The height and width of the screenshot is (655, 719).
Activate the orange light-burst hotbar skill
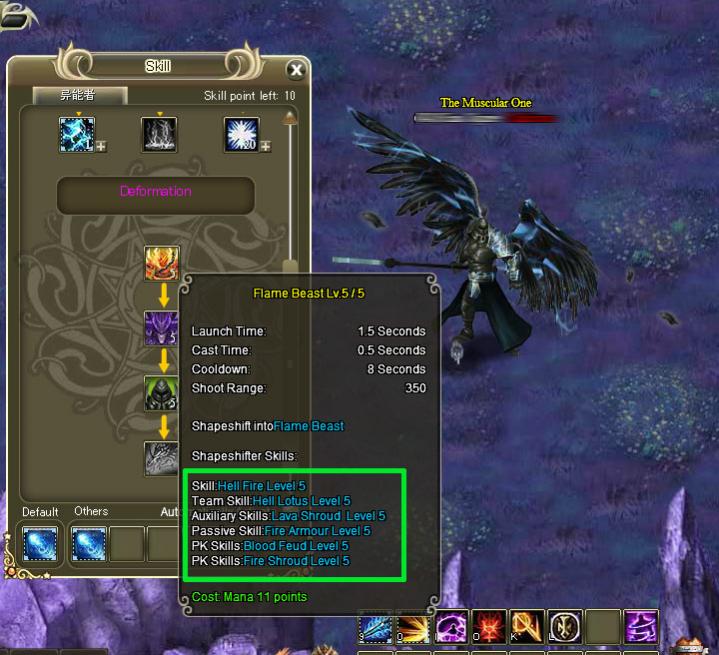click(x=413, y=627)
